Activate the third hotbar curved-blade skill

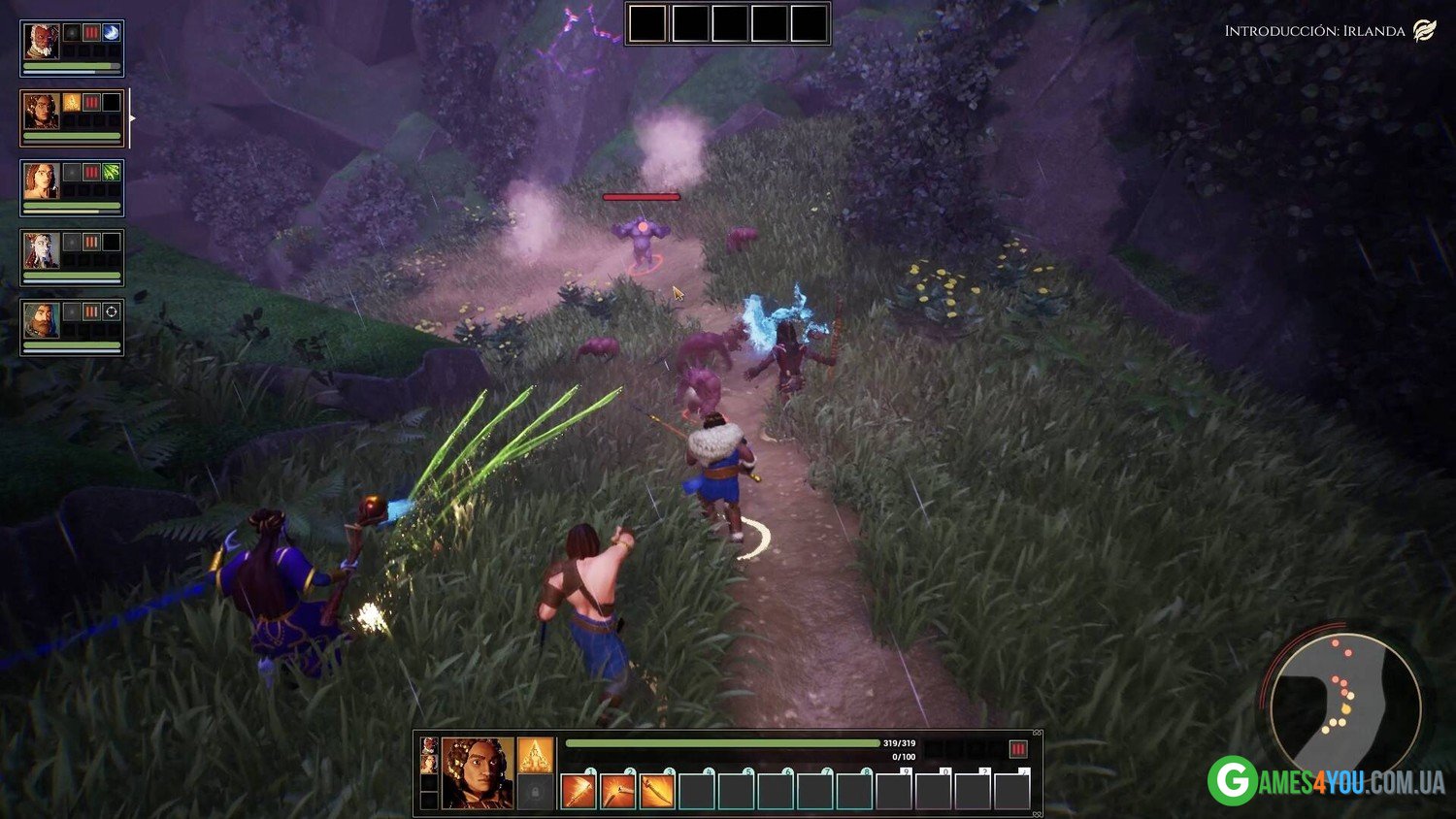coord(657,792)
